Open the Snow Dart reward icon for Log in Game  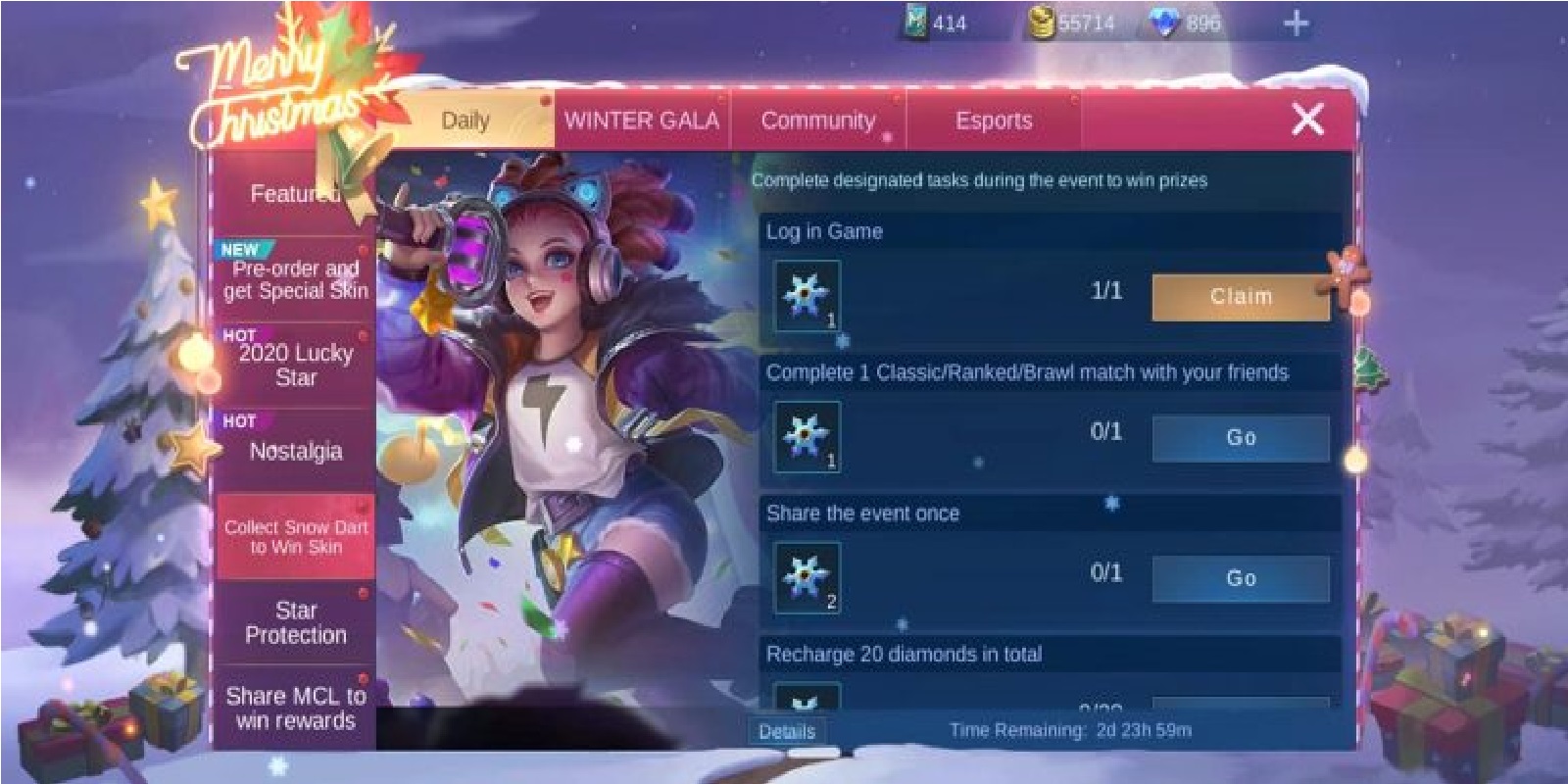click(x=806, y=293)
